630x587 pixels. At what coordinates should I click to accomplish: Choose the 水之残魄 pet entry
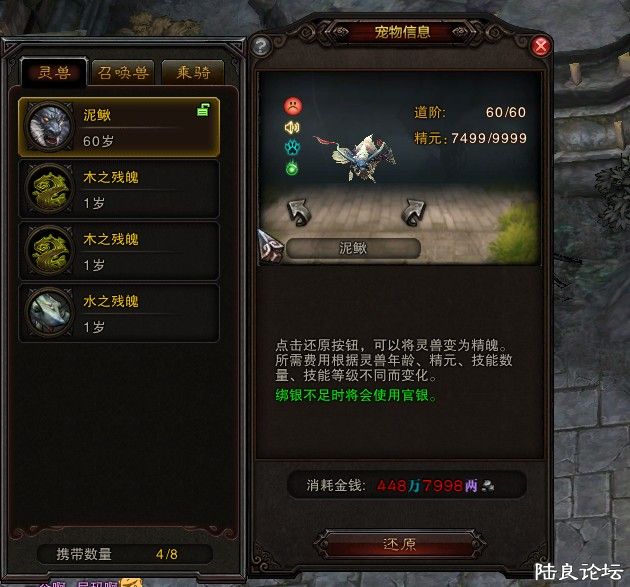click(x=119, y=312)
